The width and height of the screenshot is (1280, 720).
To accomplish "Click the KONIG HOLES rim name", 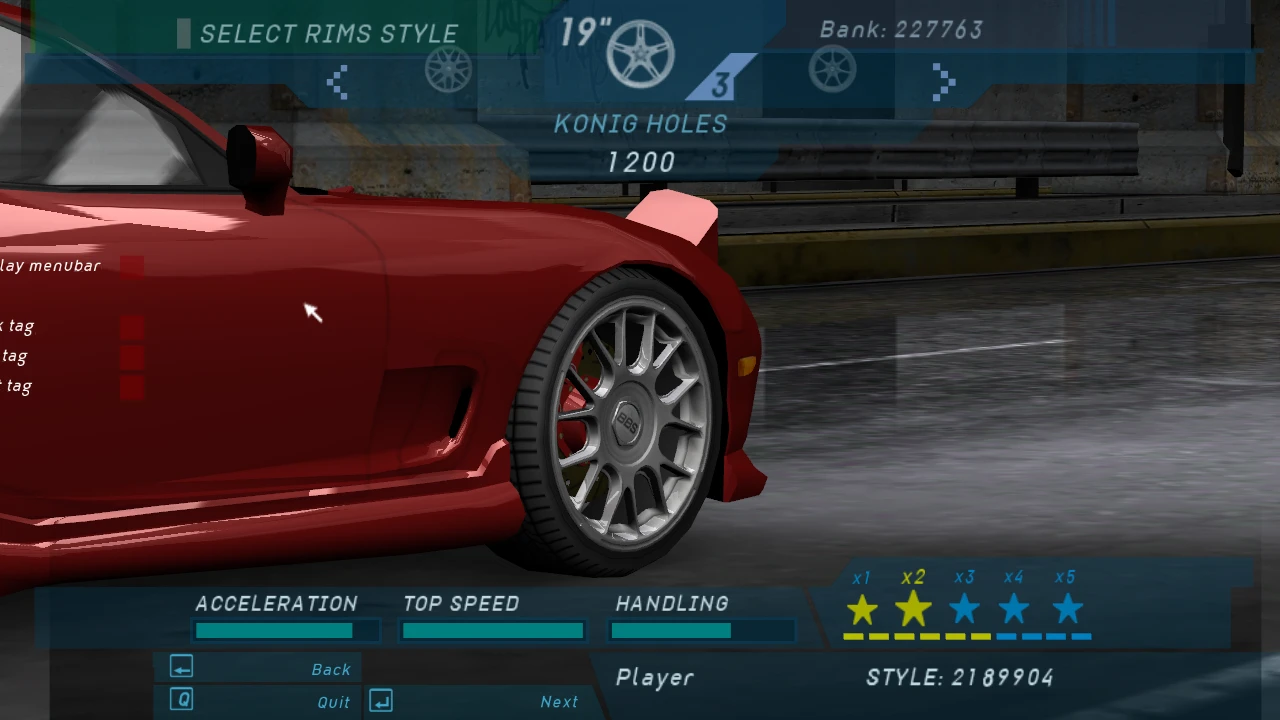I will click(640, 123).
